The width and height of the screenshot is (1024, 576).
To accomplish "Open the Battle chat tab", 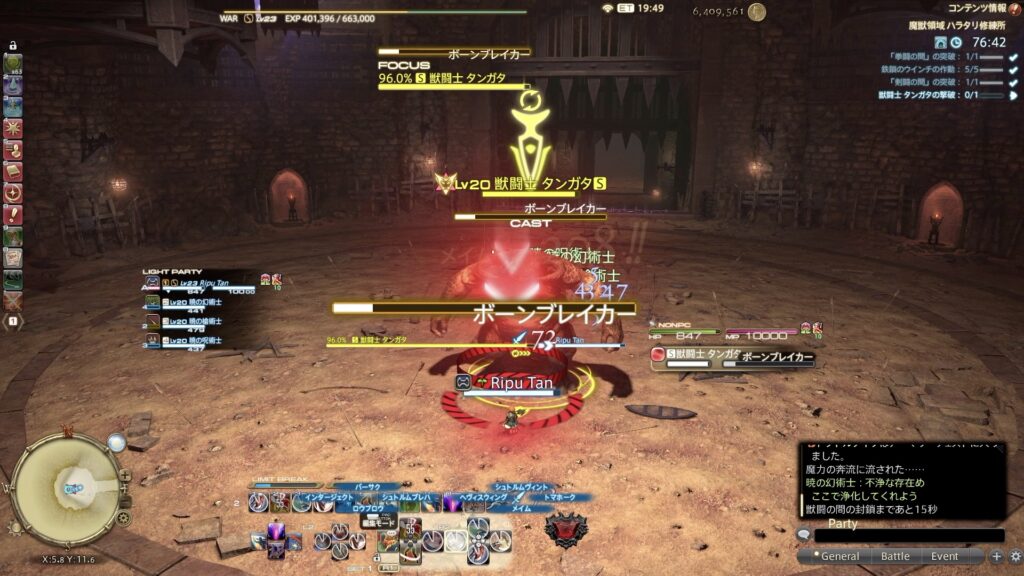I will click(895, 556).
